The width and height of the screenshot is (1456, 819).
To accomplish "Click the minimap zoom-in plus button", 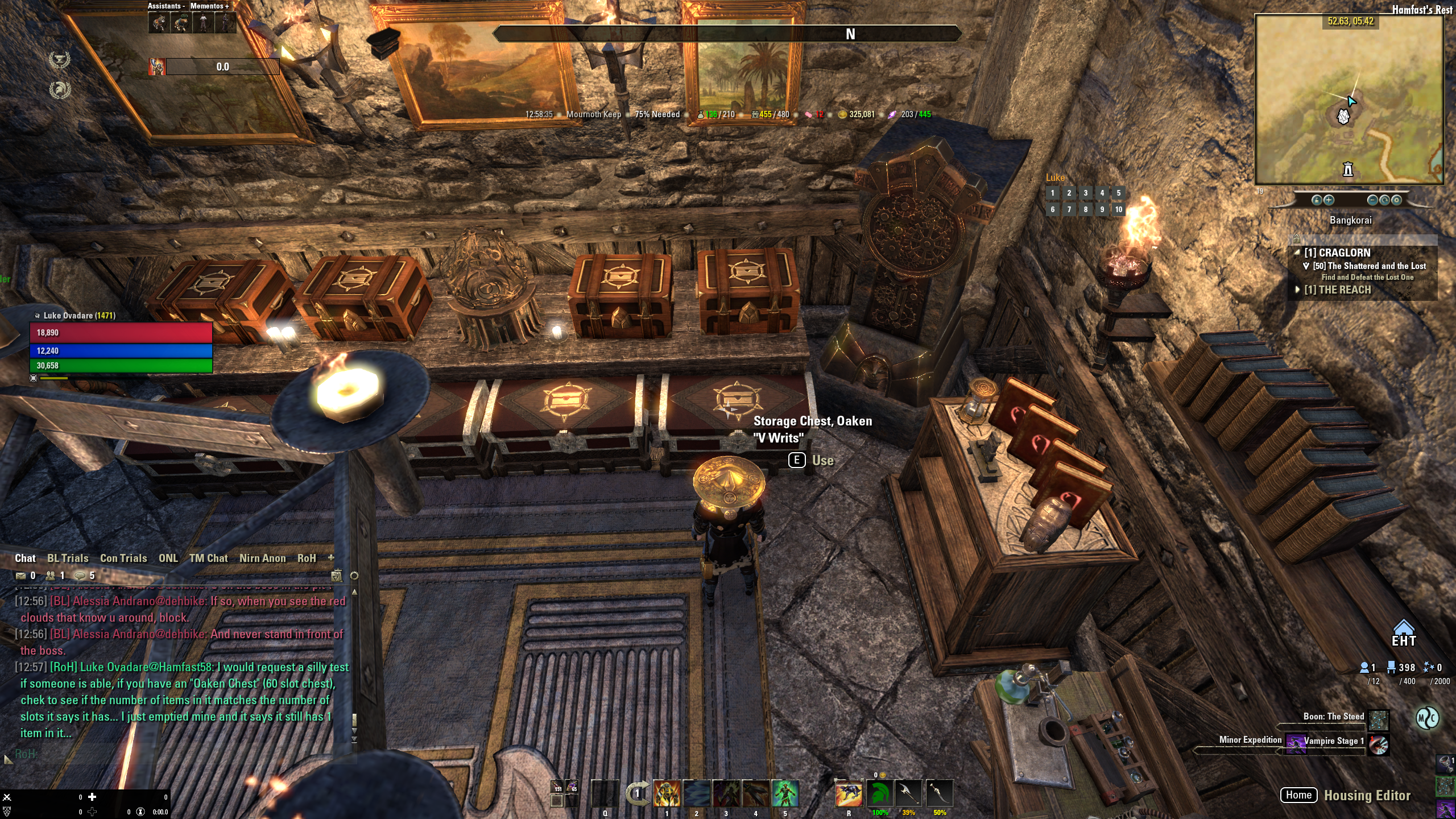I will (1329, 200).
